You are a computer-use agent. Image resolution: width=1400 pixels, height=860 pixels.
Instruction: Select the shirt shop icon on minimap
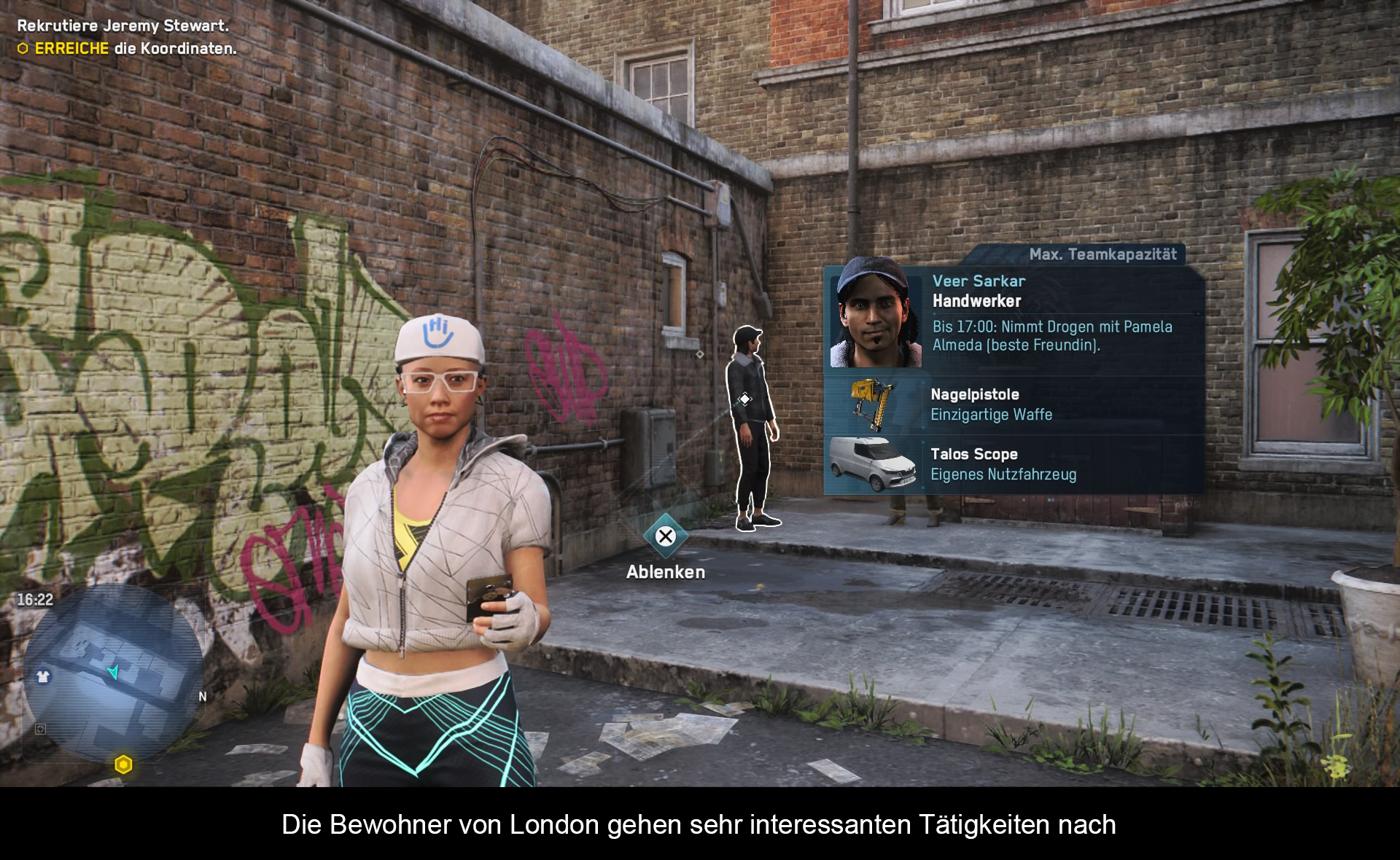click(43, 676)
